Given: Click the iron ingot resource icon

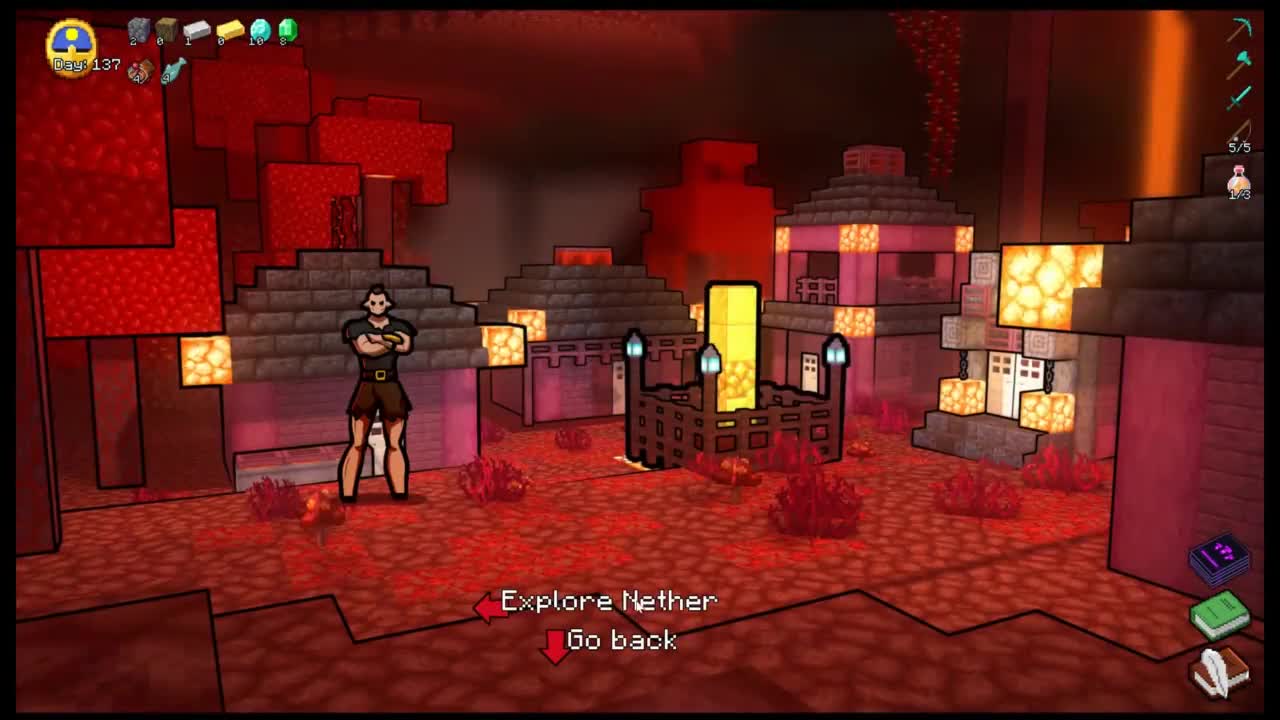Looking at the screenshot, I should click(196, 30).
